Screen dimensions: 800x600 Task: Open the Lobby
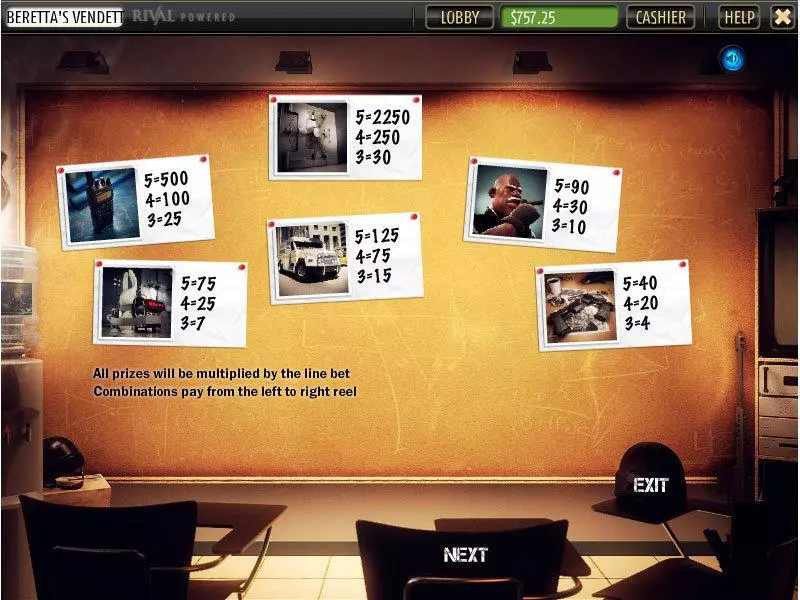[460, 17]
